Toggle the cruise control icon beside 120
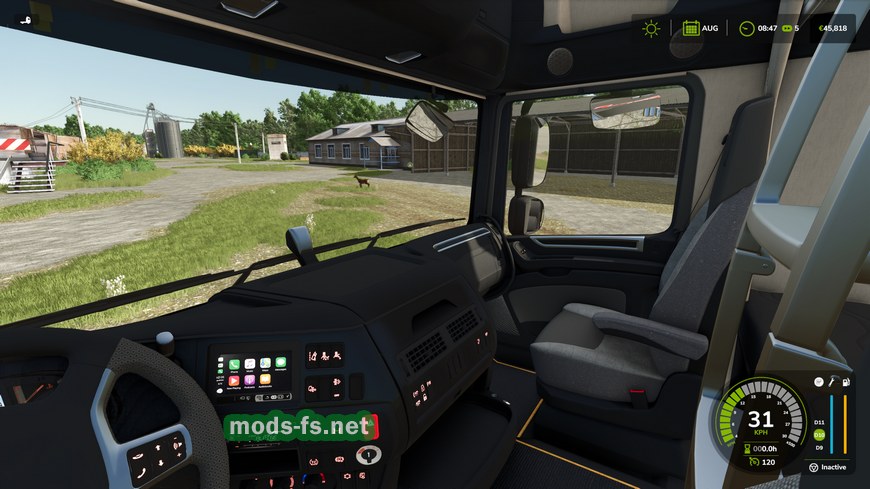 753,461
